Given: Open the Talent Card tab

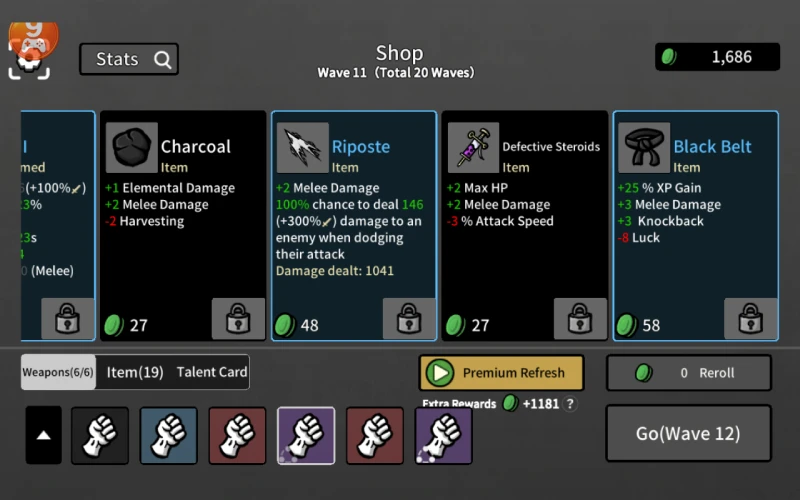Looking at the screenshot, I should [212, 373].
